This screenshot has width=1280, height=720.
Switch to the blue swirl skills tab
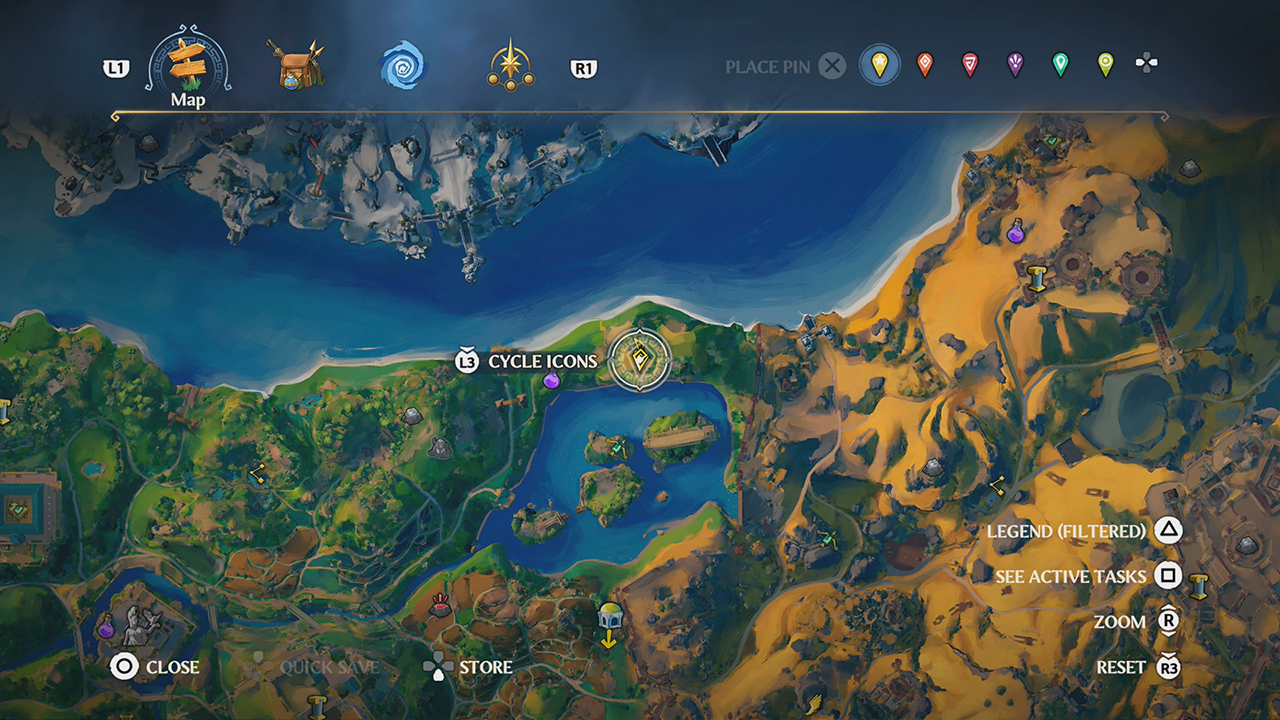click(401, 64)
